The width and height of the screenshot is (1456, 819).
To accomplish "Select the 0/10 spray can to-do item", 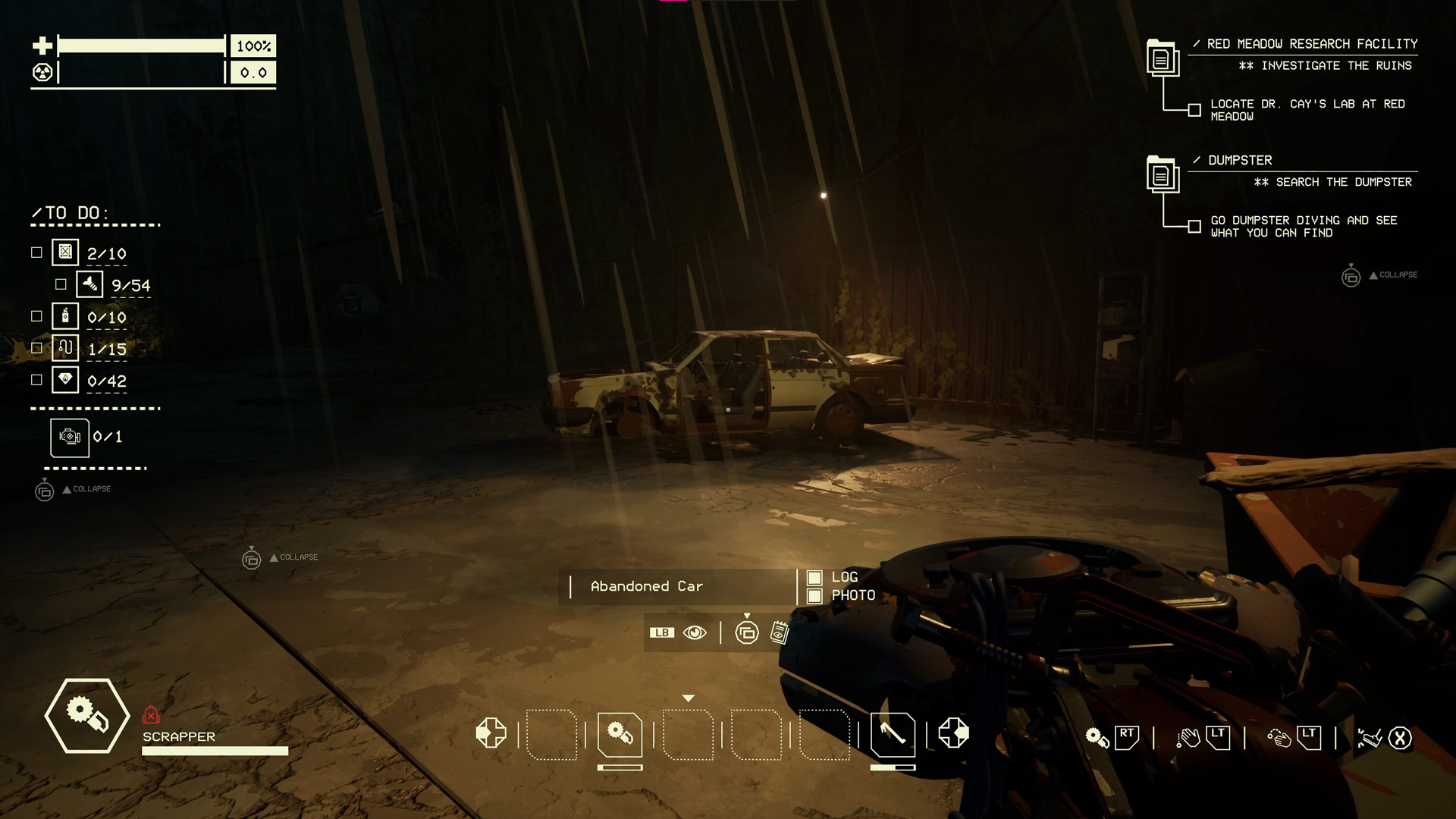I will pos(66,316).
